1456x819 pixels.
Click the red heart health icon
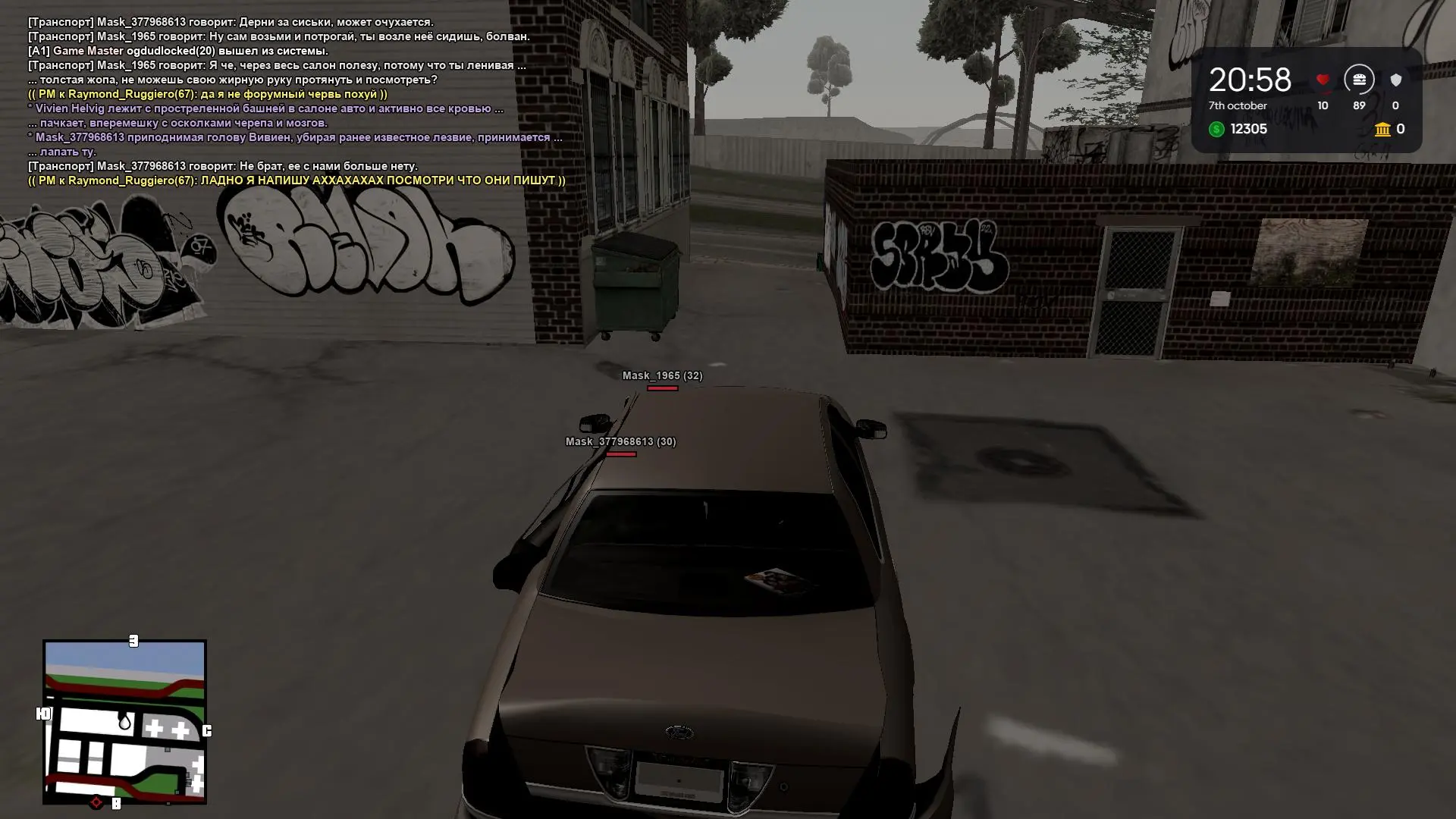(1321, 80)
